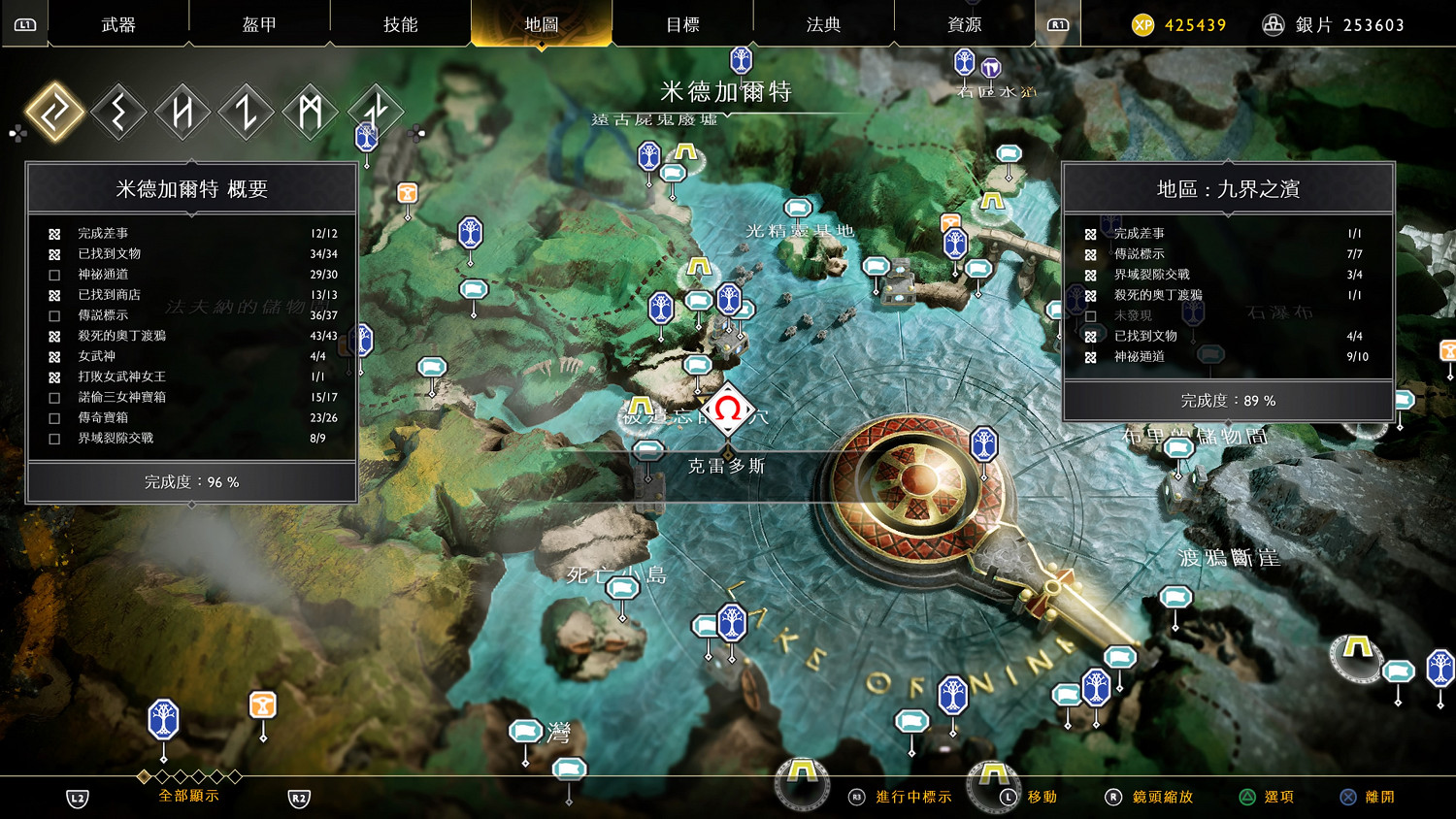This screenshot has width=1456, height=819.
Task: Switch to the 武器 tab
Action: tap(118, 24)
